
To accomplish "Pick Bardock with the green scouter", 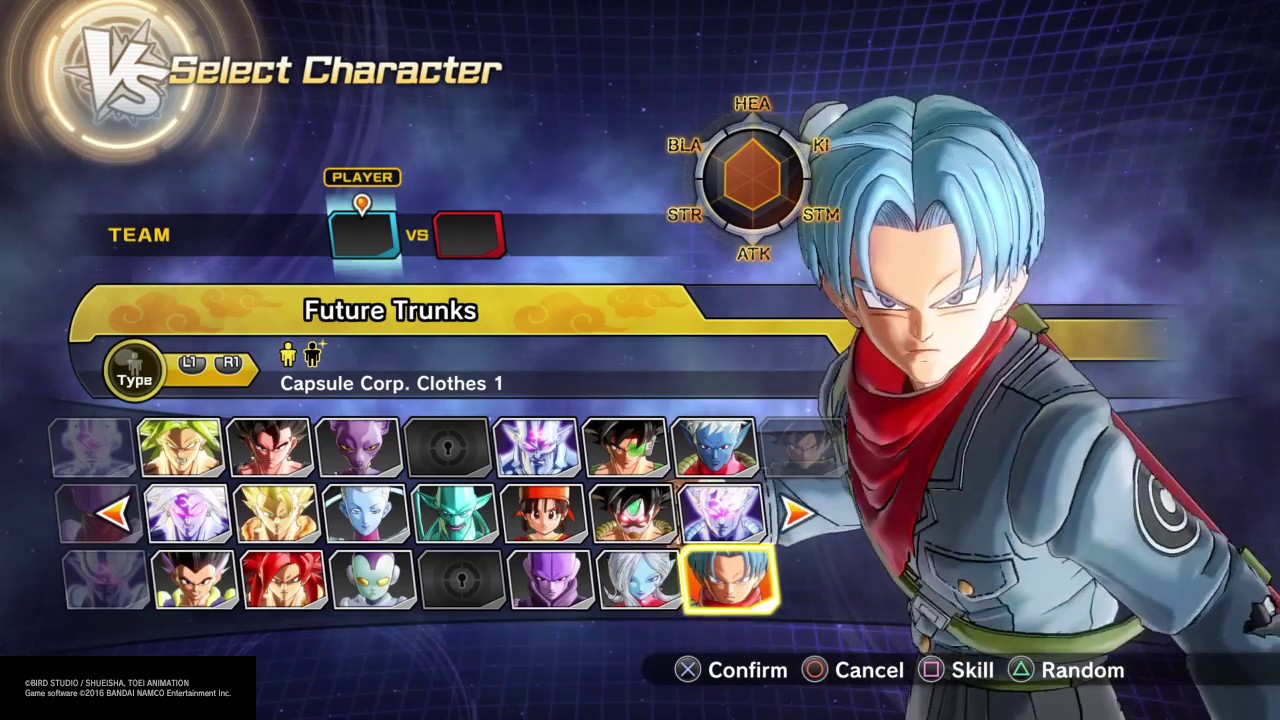I will (x=625, y=447).
